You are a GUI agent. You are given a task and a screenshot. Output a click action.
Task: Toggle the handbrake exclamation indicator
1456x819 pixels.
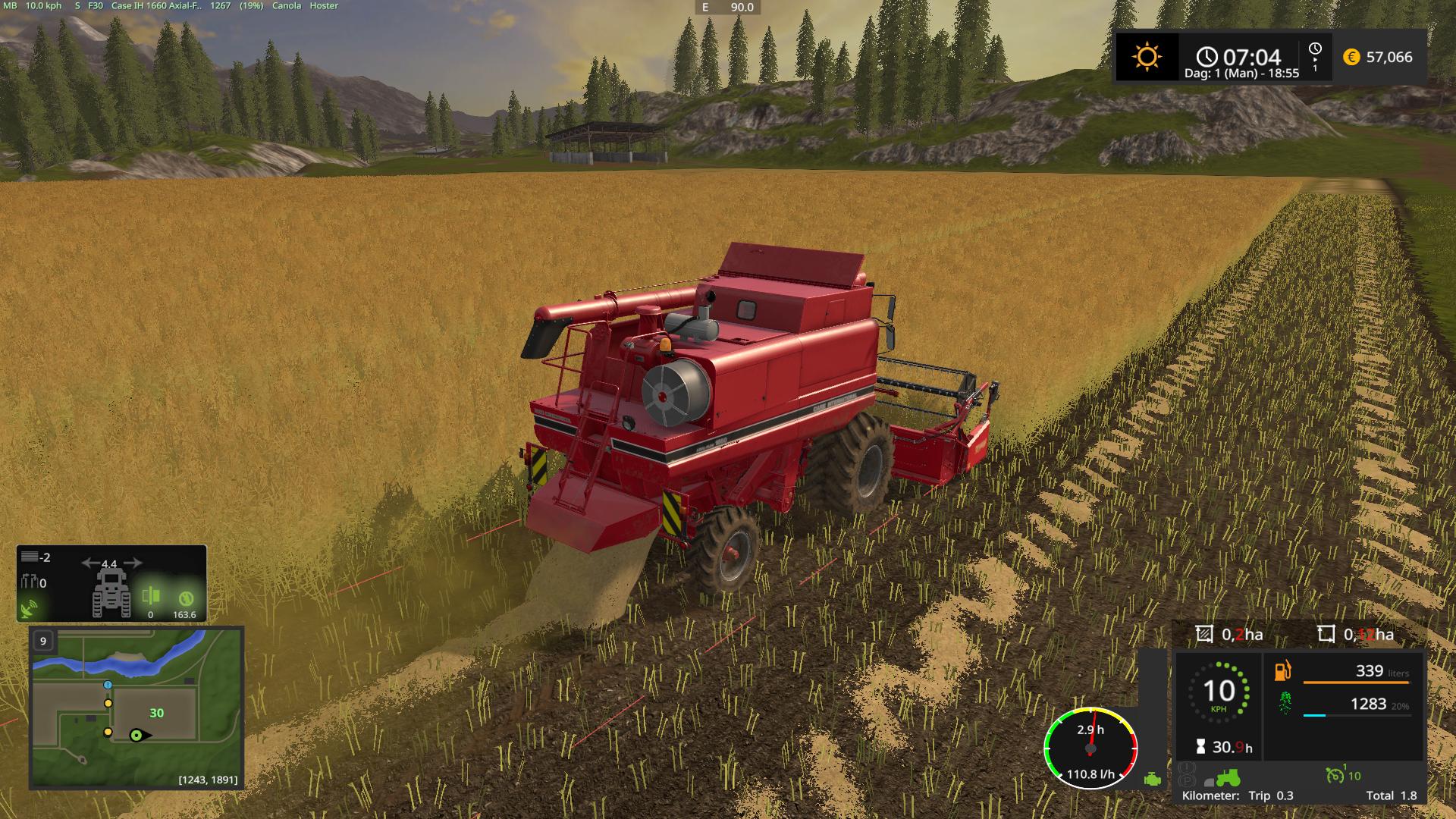[1188, 767]
